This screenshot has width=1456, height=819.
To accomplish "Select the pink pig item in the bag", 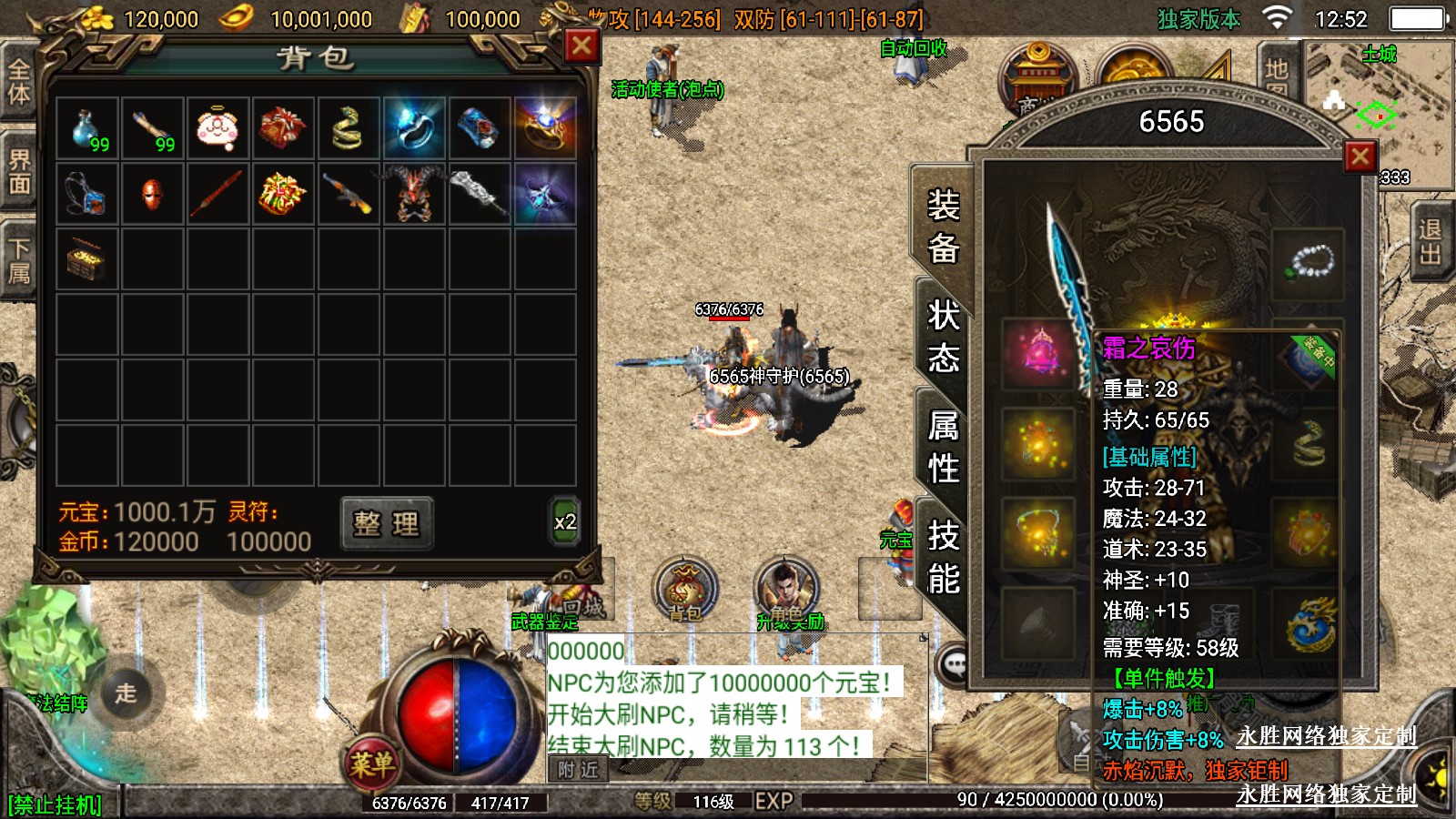I will pos(218,129).
